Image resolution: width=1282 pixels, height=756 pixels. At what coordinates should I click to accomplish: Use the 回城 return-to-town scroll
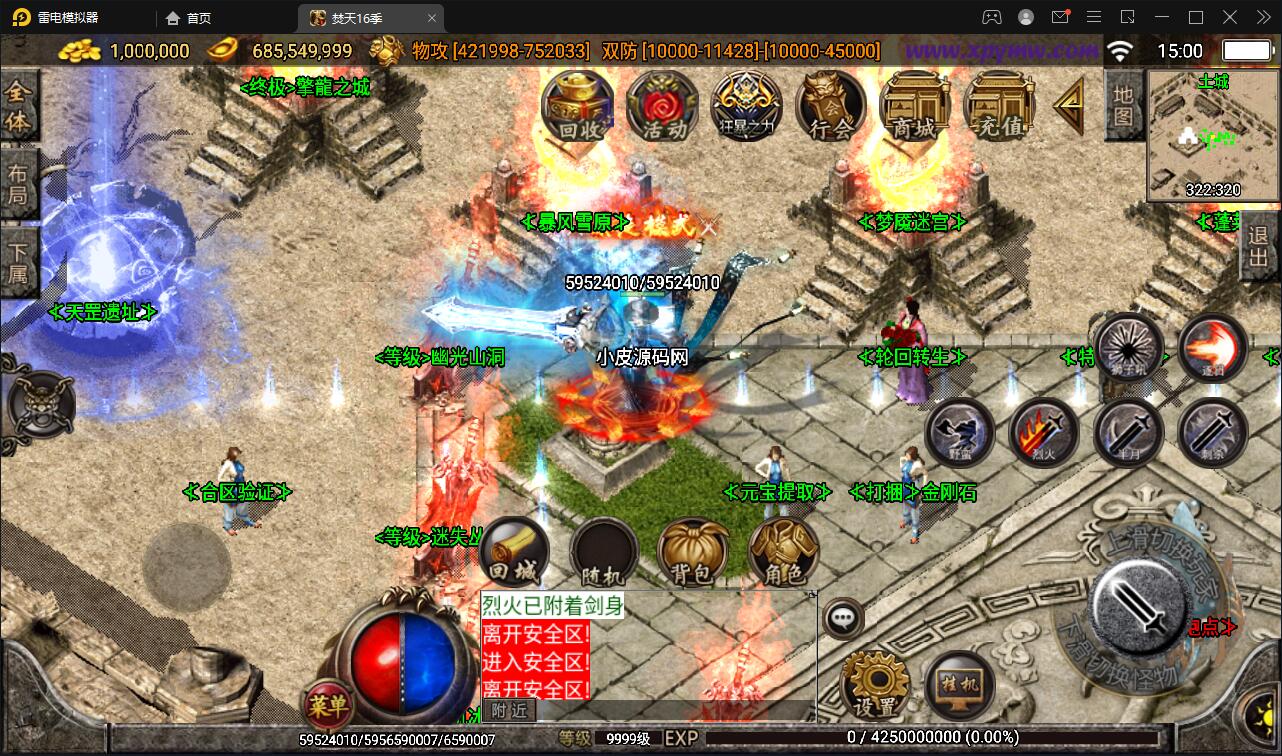[x=514, y=551]
